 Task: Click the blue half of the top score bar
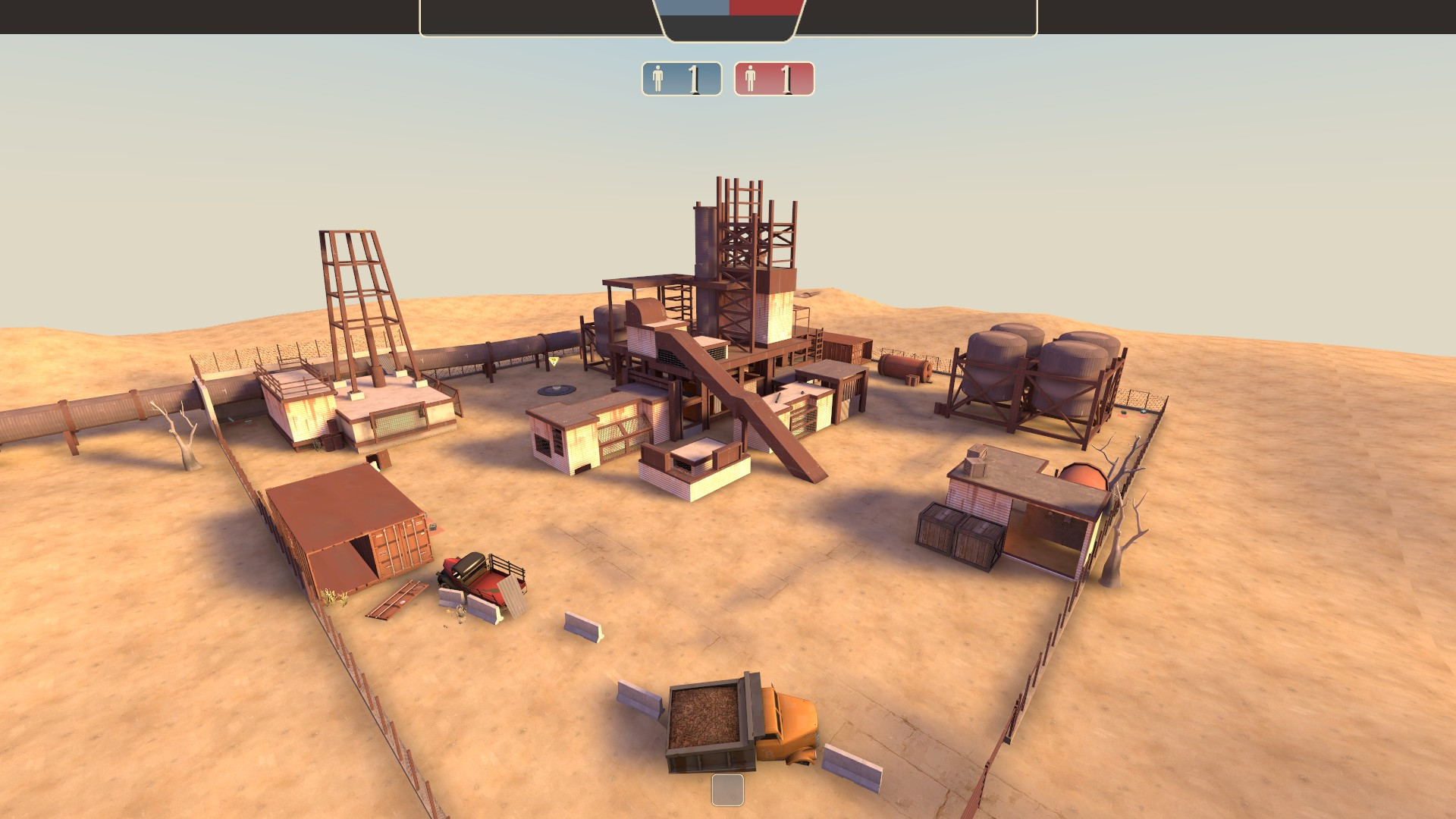pyautogui.click(x=694, y=9)
